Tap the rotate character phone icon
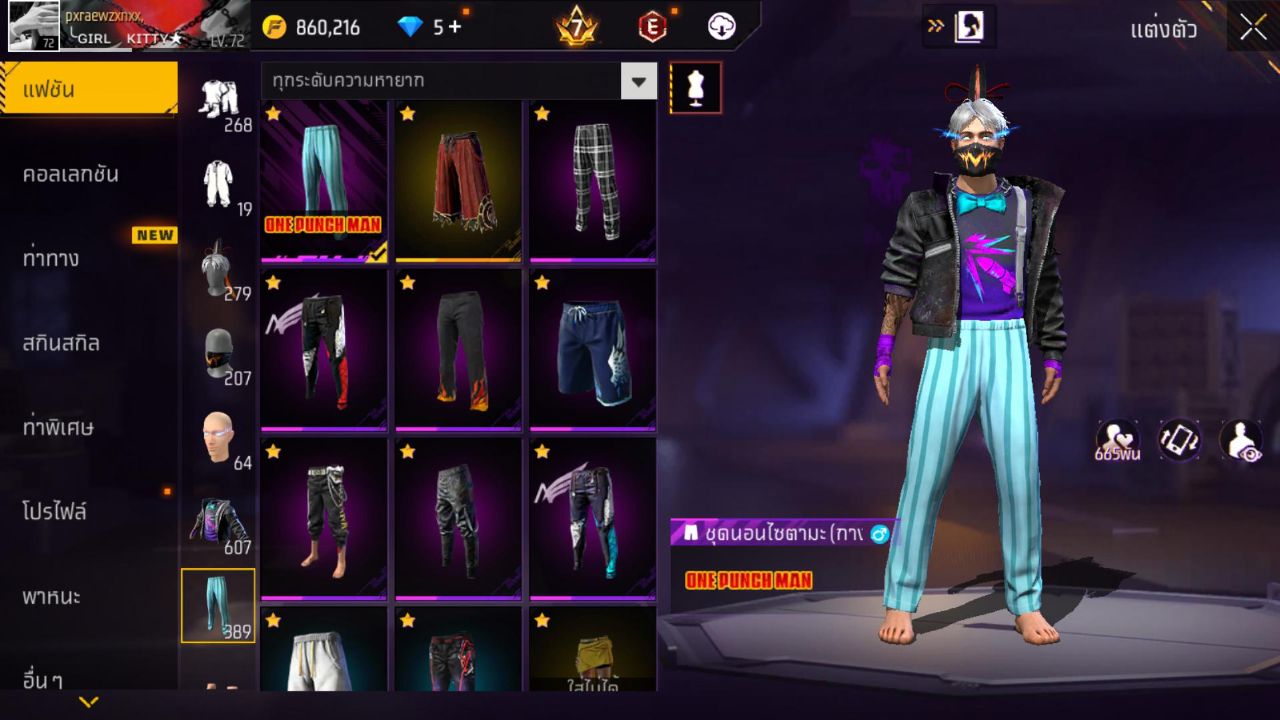1280x720 pixels. [x=1178, y=441]
